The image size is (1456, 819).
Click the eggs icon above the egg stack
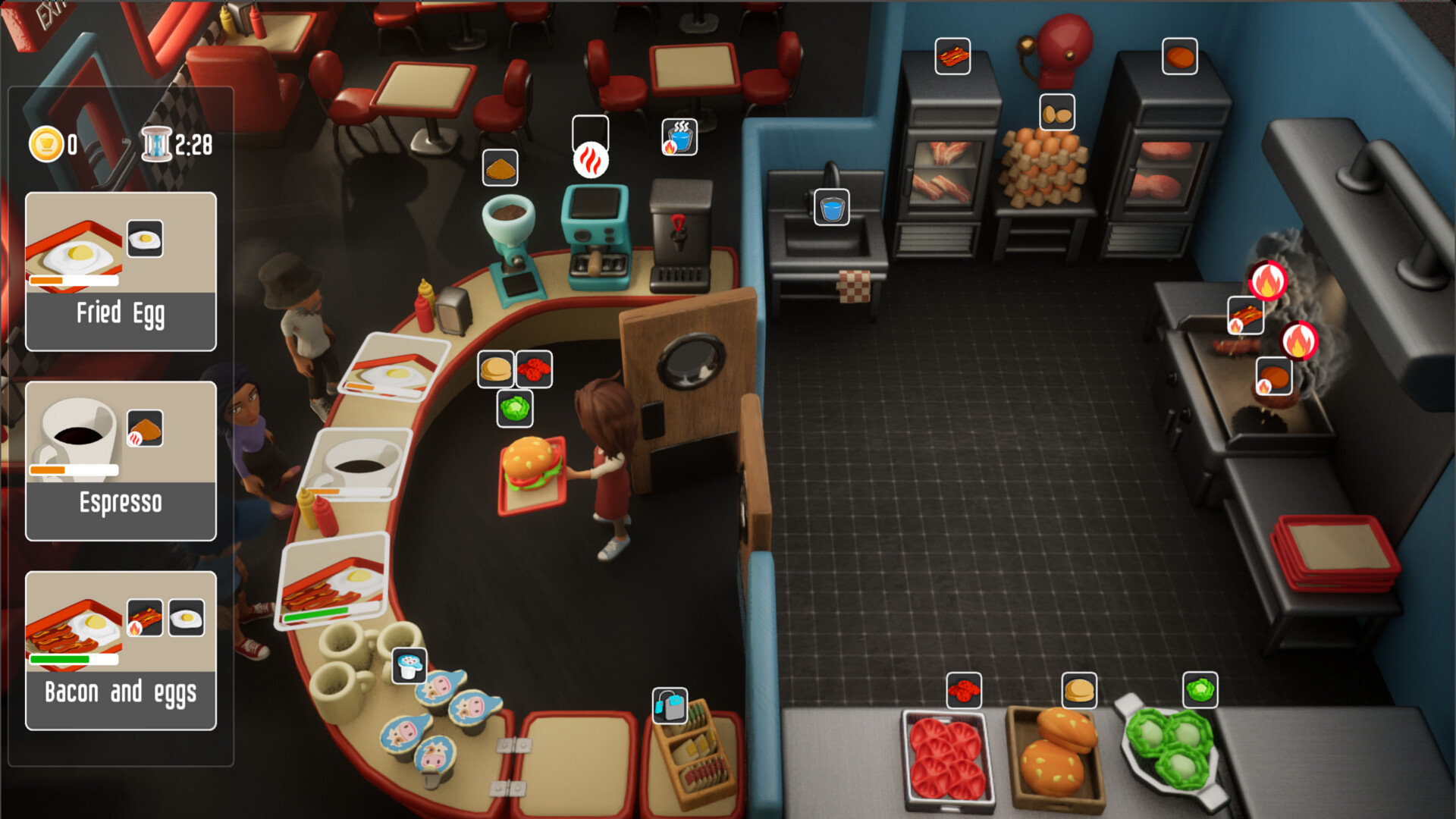coord(1057,113)
